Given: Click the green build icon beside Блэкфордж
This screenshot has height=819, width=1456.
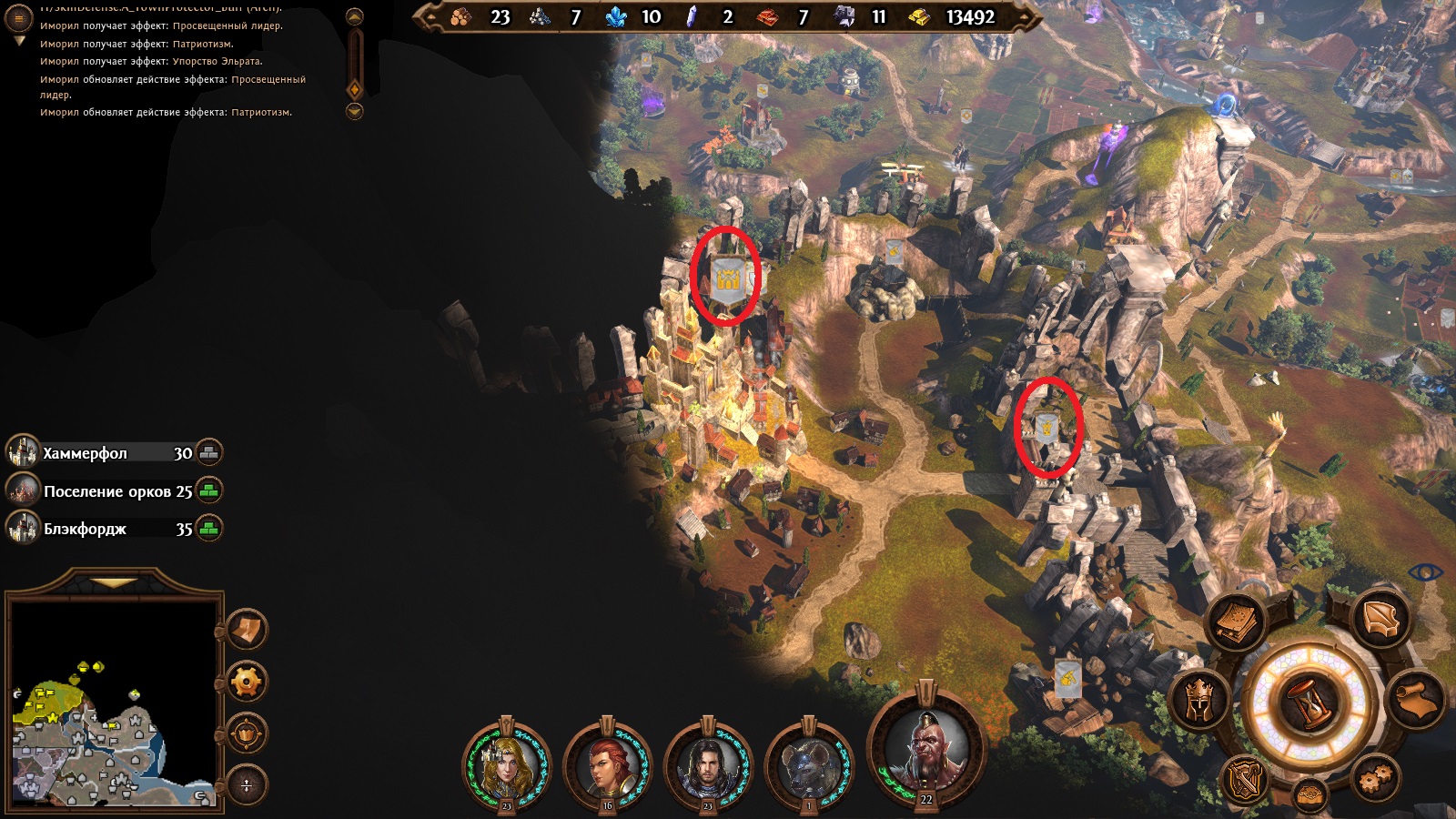Looking at the screenshot, I should pyautogui.click(x=209, y=529).
